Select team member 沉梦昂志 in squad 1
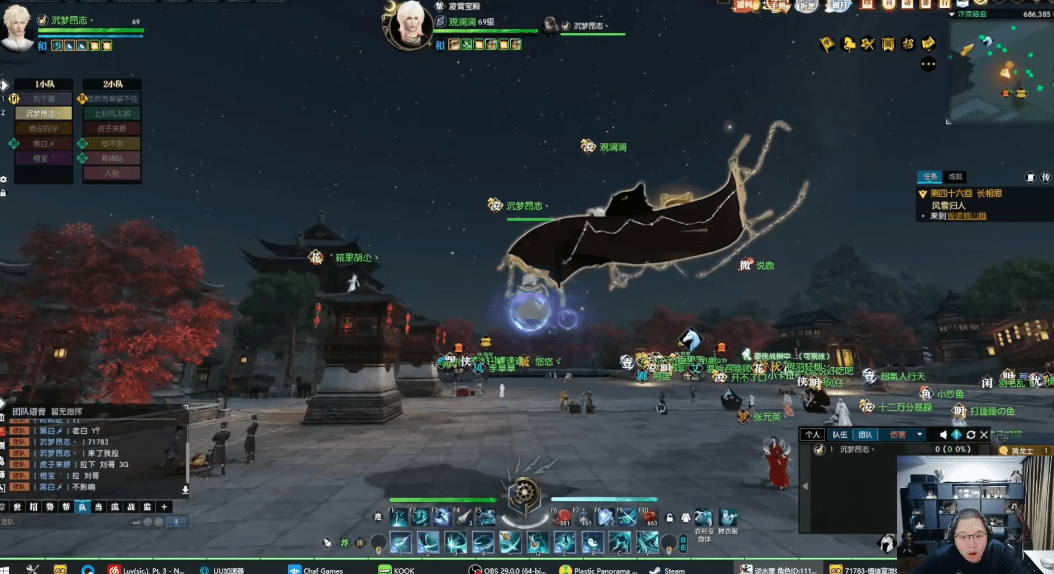Screen dimensions: 1054x574 43,113
